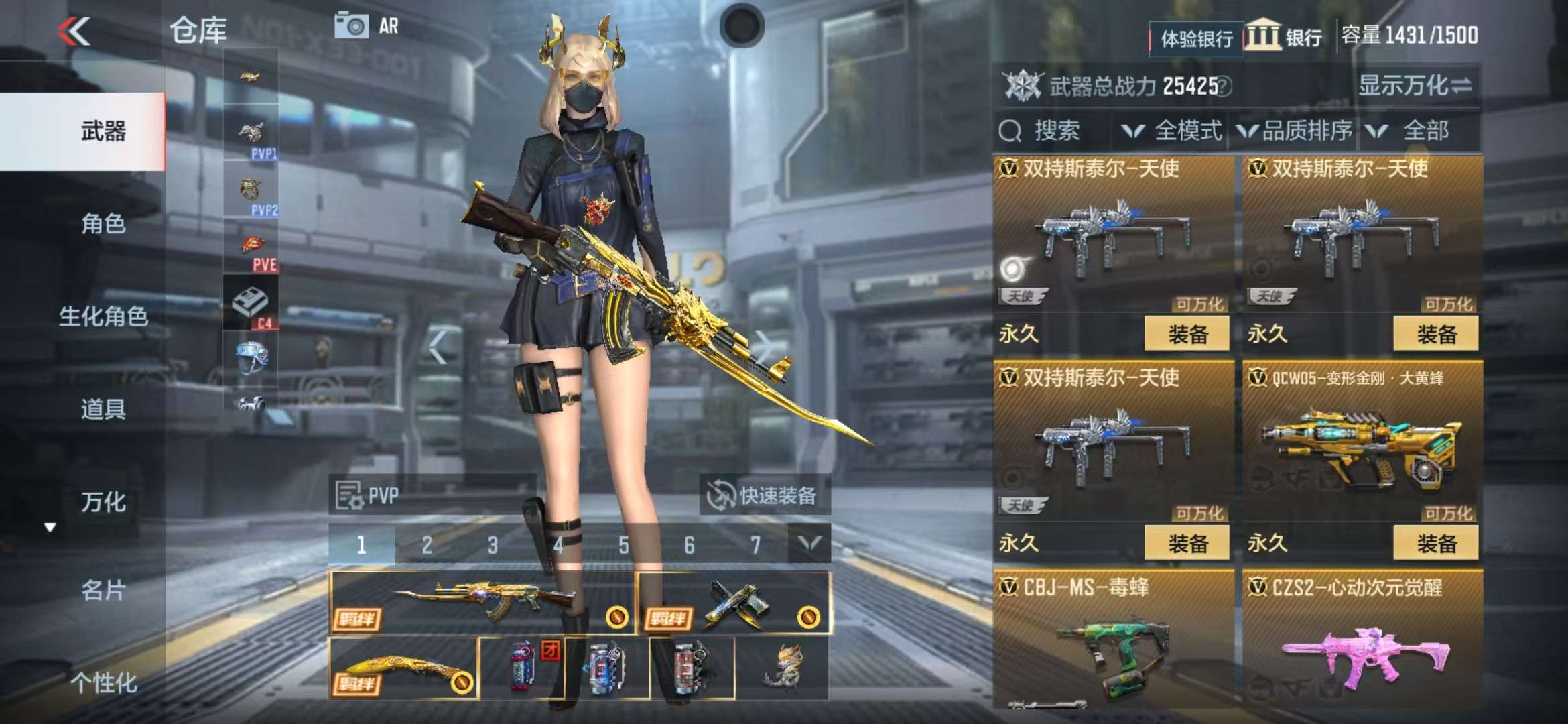Toggle 显示万化 display switch
1568x724 pixels.
click(1414, 86)
